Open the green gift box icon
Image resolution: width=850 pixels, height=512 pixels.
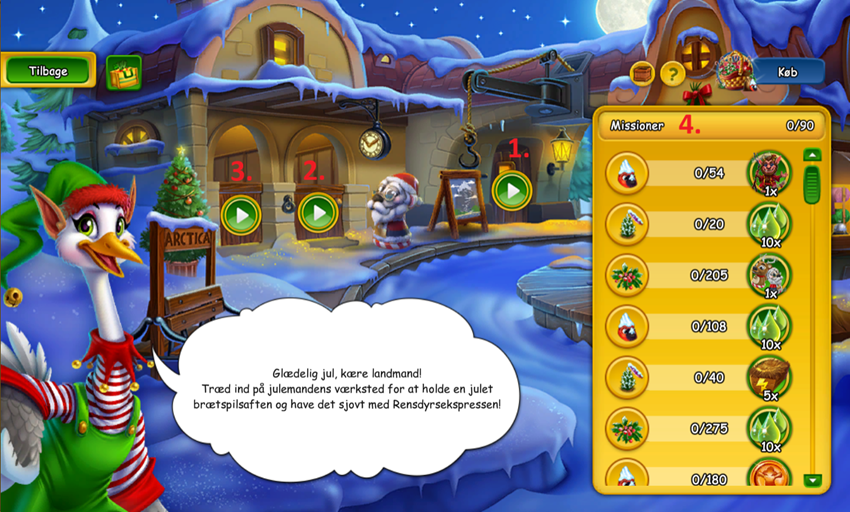[123, 72]
